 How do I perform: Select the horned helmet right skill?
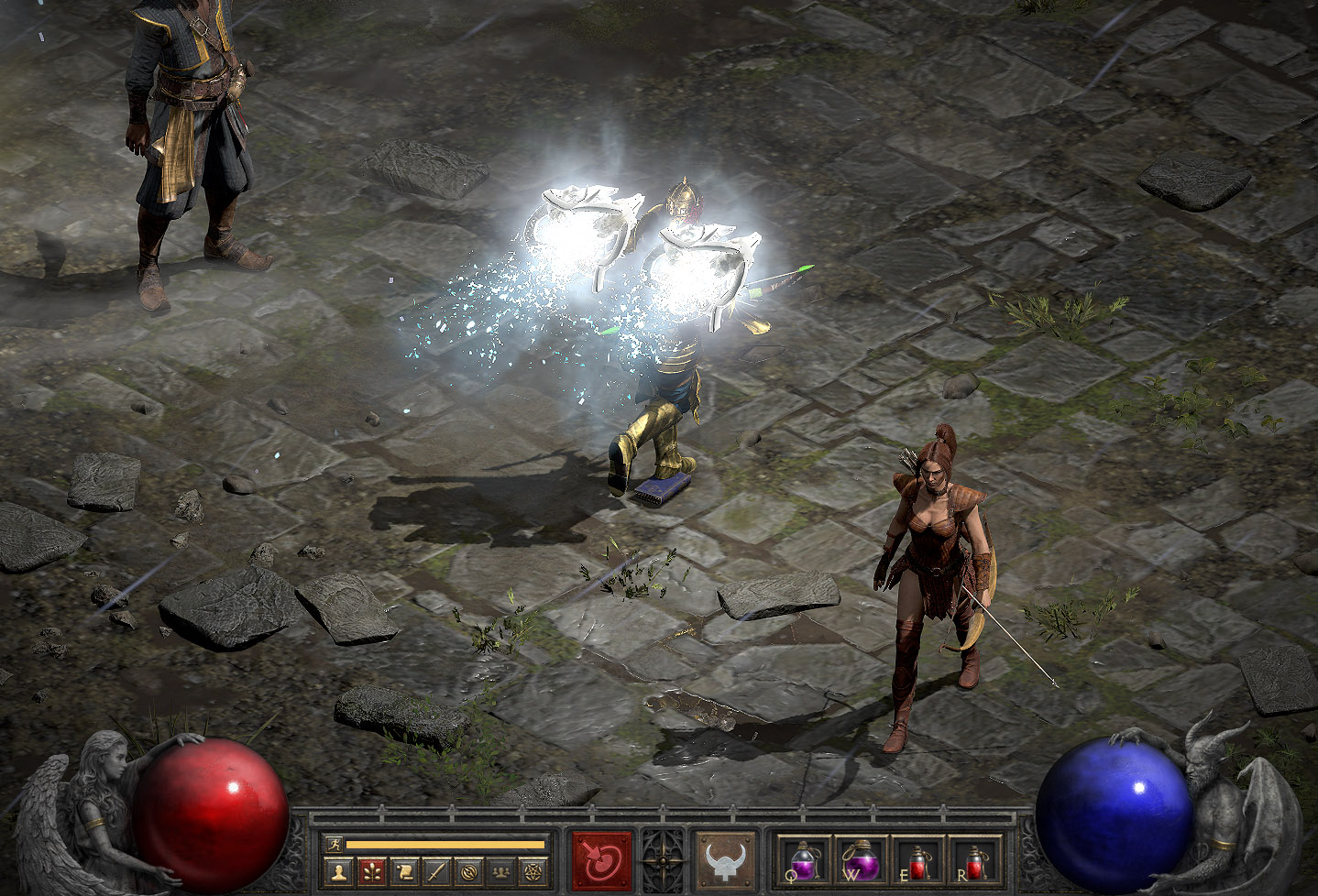click(726, 860)
